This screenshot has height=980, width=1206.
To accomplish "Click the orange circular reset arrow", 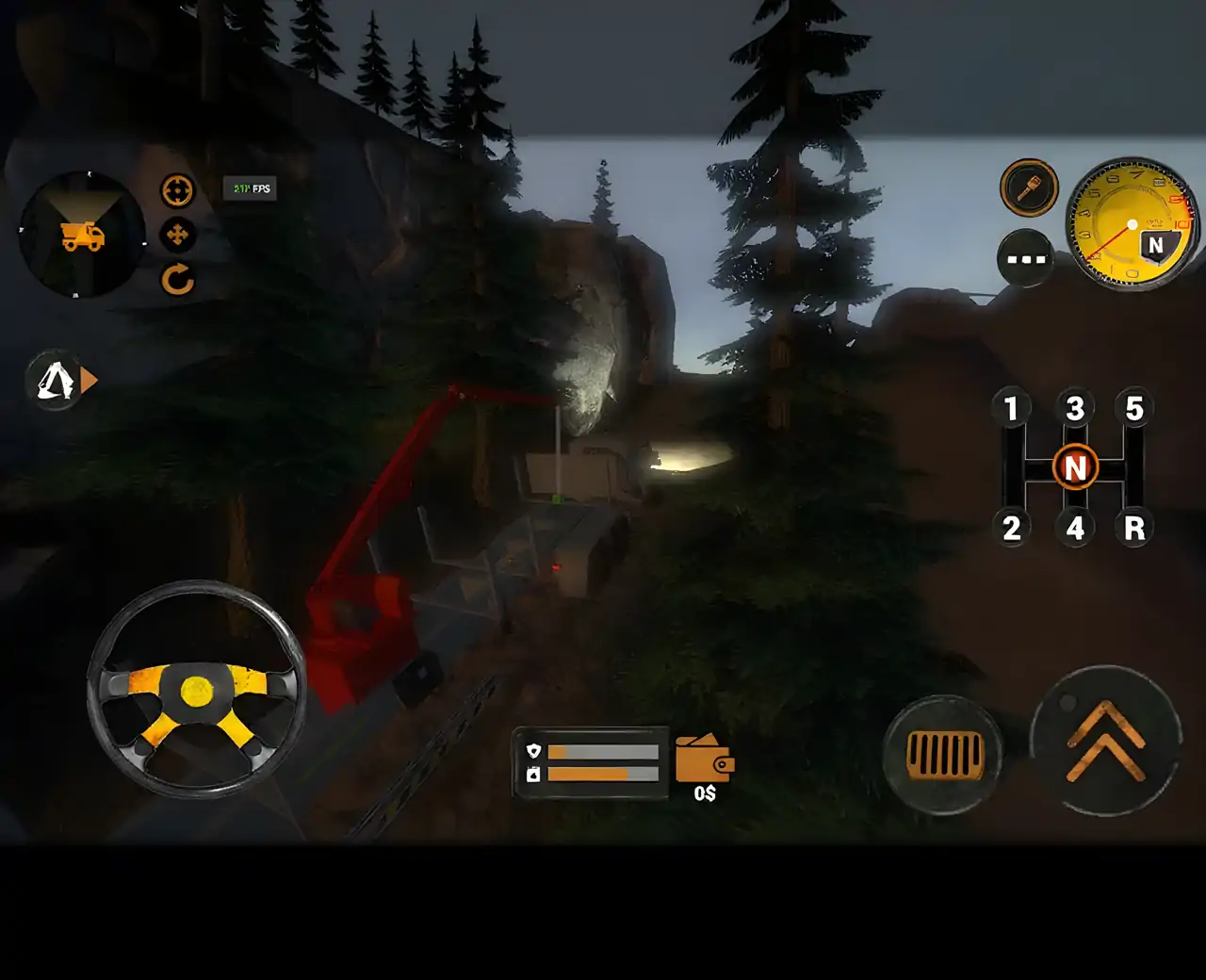I will (177, 280).
